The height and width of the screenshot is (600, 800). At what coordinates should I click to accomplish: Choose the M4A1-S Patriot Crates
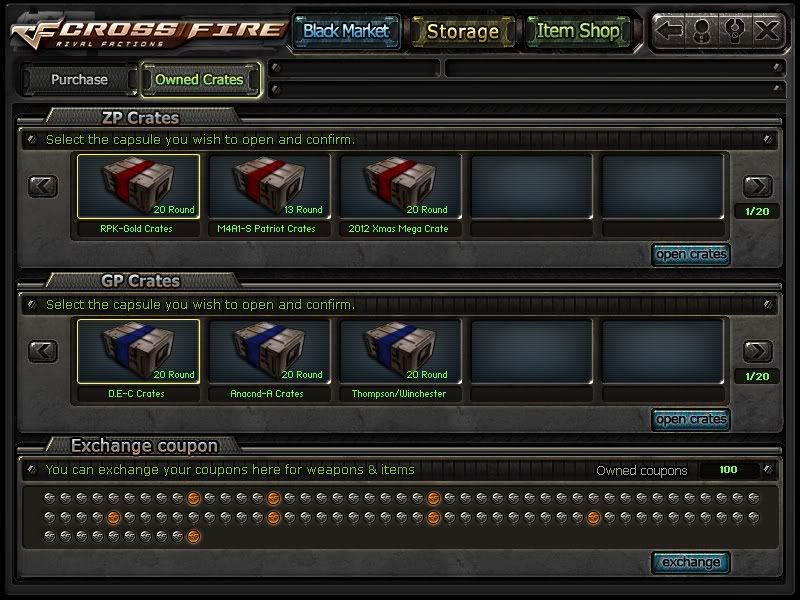[267, 187]
